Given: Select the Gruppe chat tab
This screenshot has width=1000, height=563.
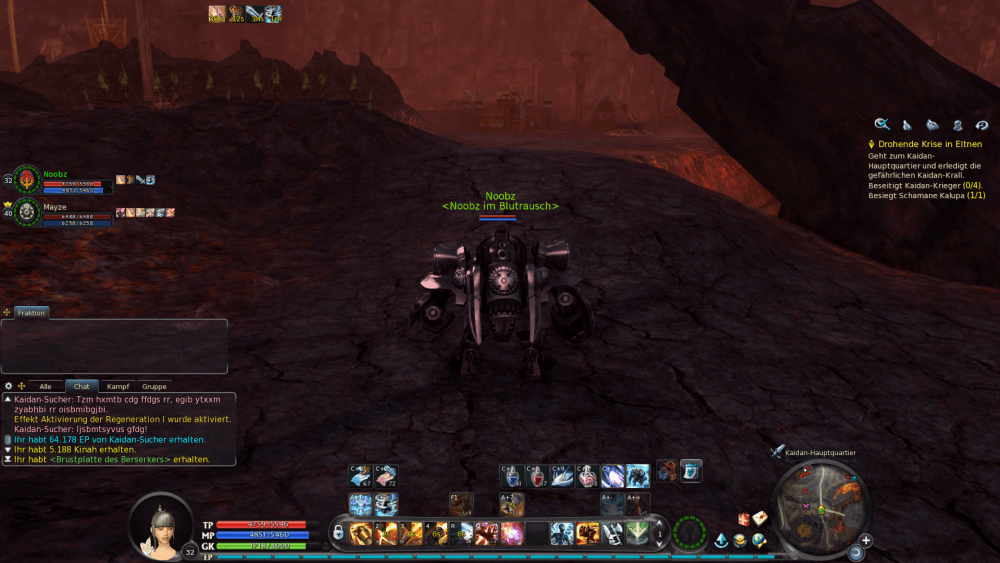Looking at the screenshot, I should 154,386.
